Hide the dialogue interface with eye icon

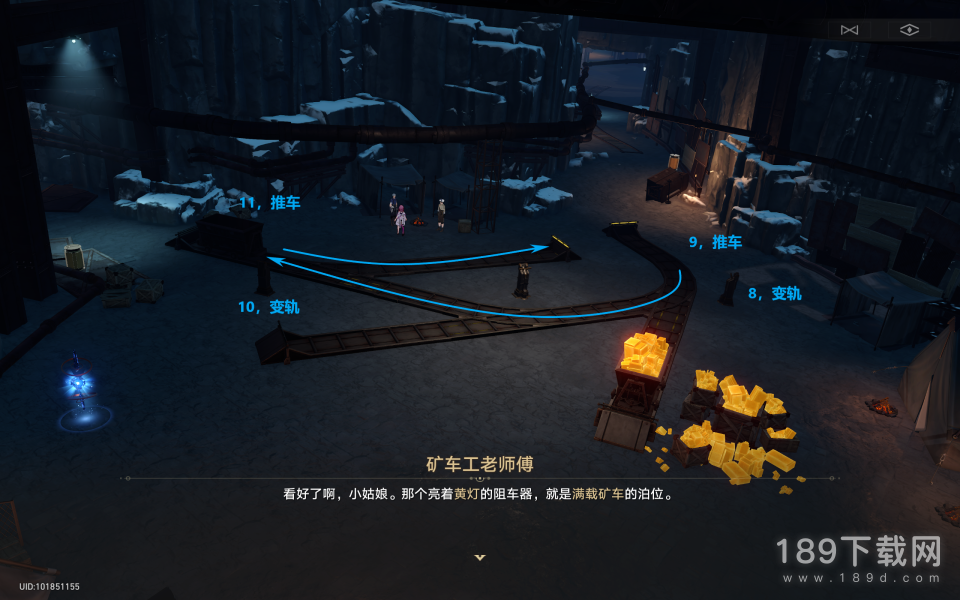tap(908, 30)
